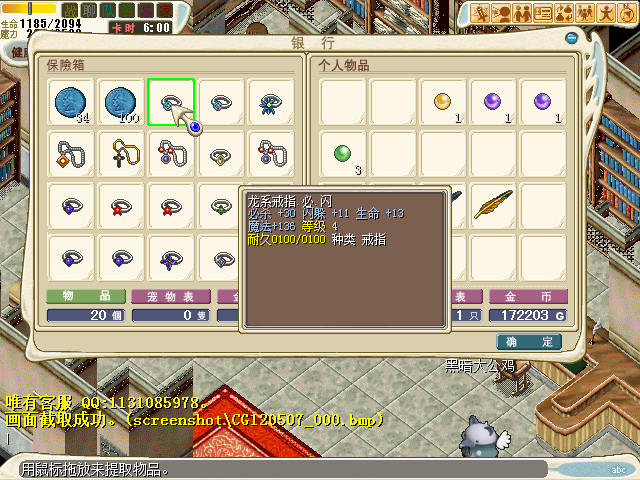Choose the cross pendant necklace

(x=121, y=153)
